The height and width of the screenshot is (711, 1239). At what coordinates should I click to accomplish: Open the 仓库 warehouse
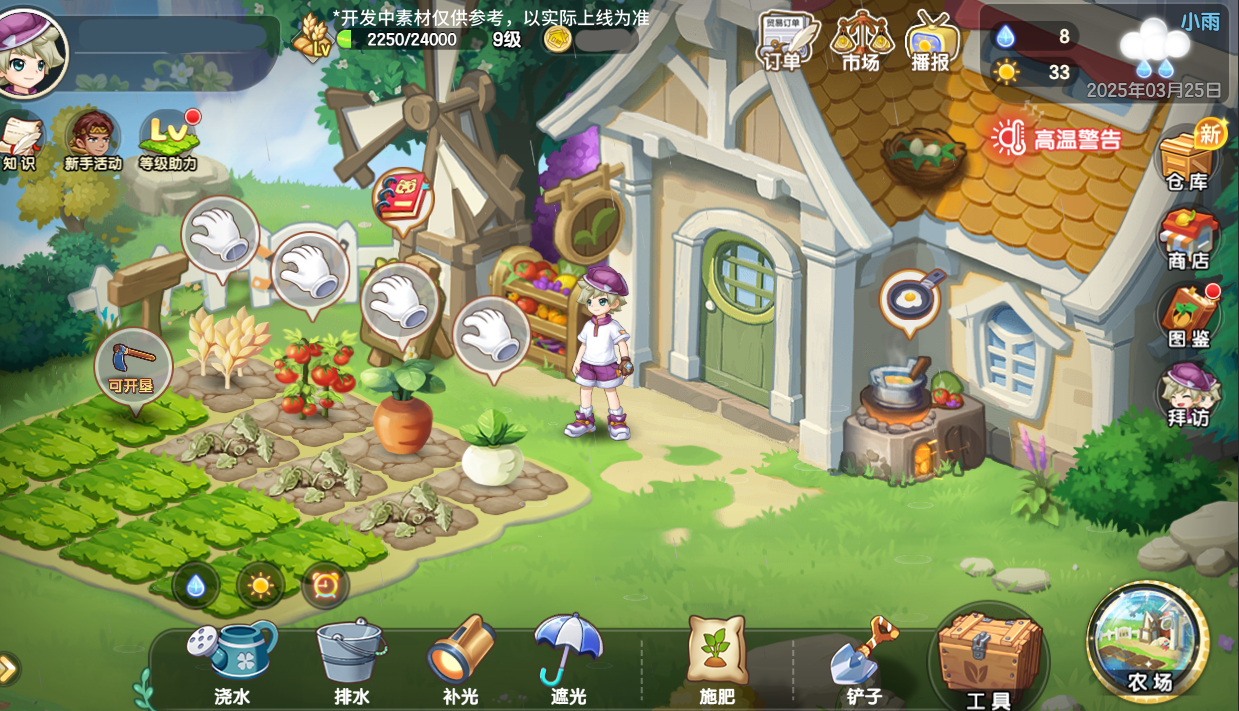click(1189, 158)
